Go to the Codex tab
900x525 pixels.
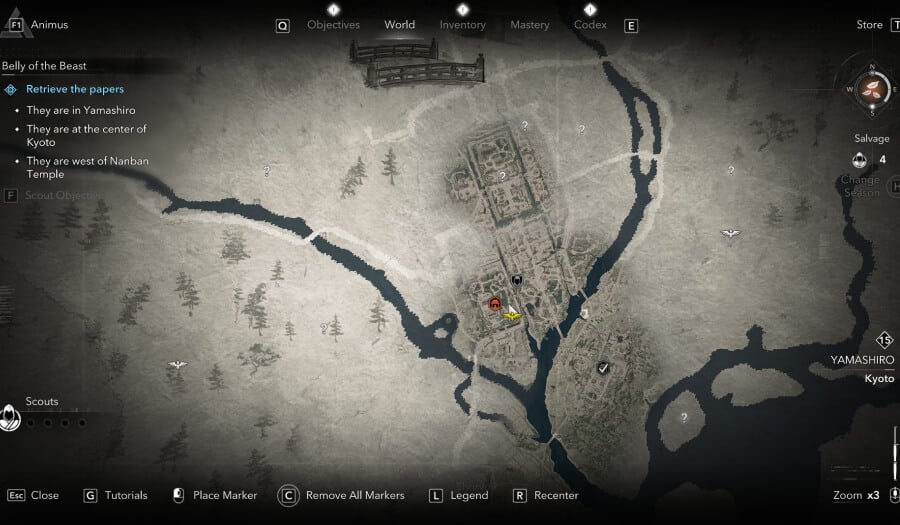click(x=590, y=25)
